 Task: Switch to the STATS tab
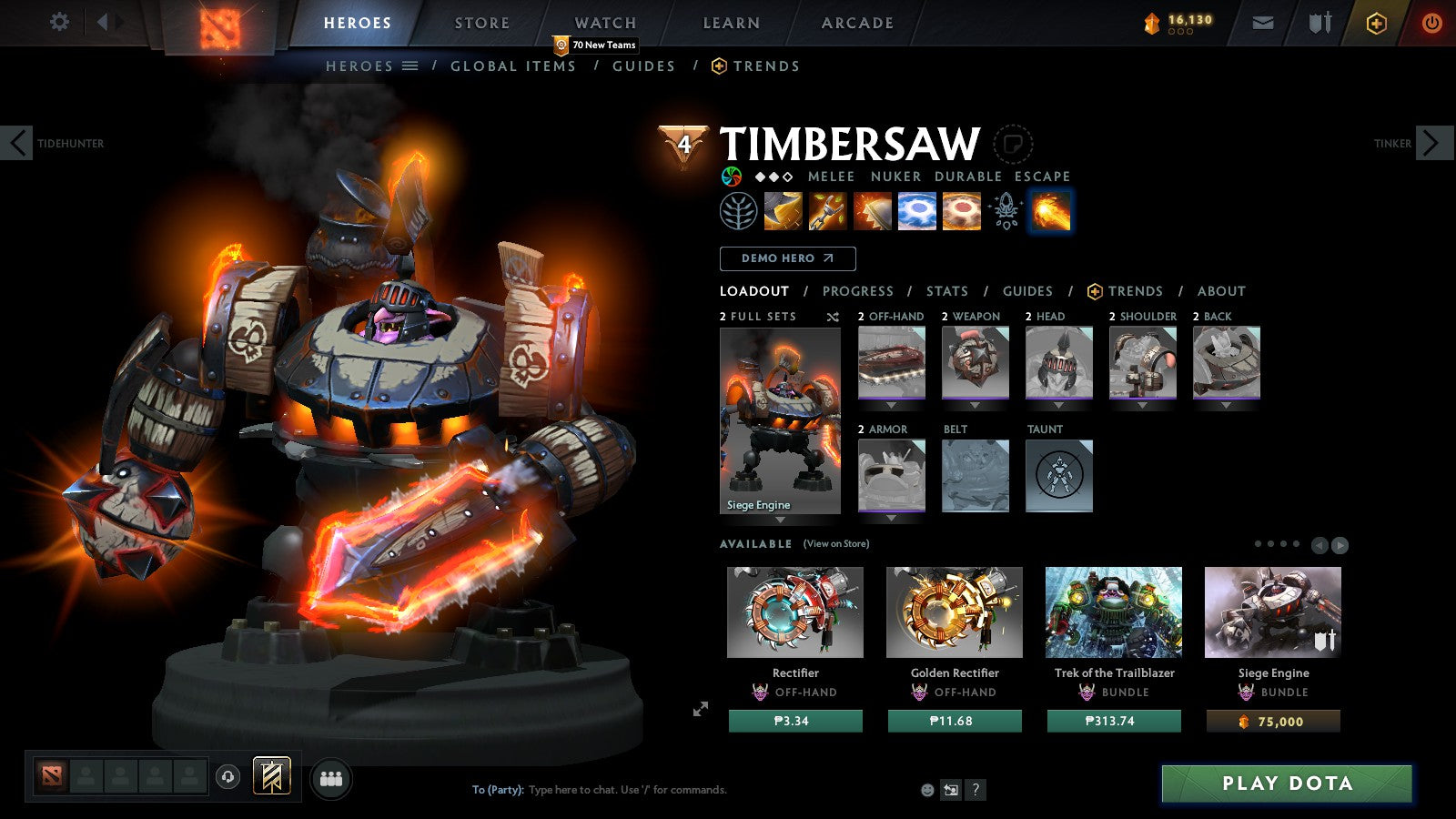click(x=946, y=291)
